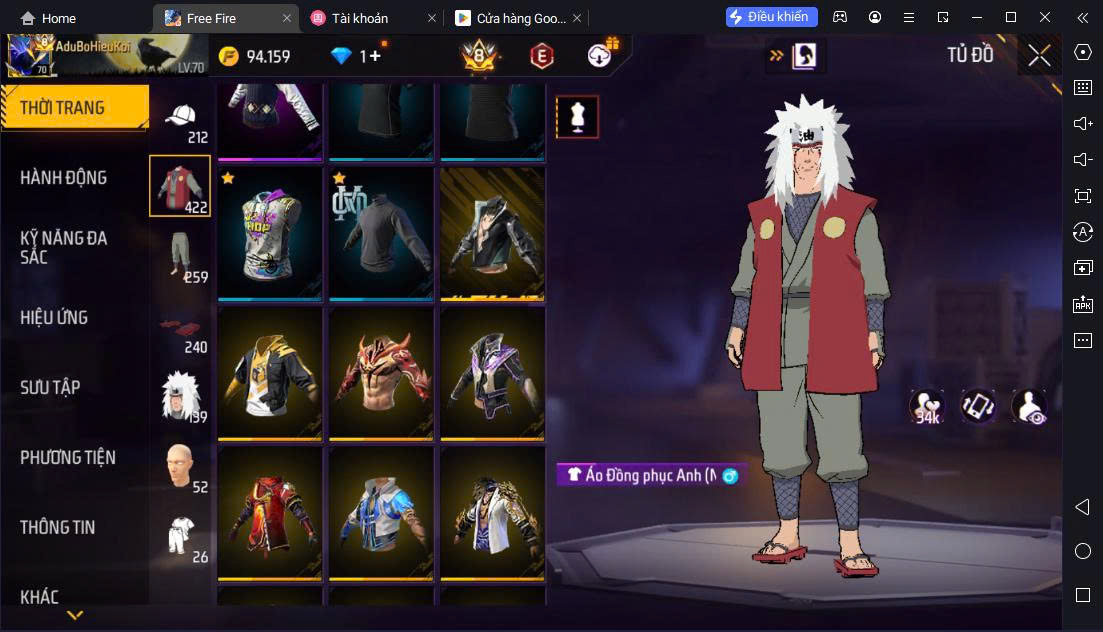Close the wardrobe with the X button
1103x632 pixels.
click(x=1039, y=55)
